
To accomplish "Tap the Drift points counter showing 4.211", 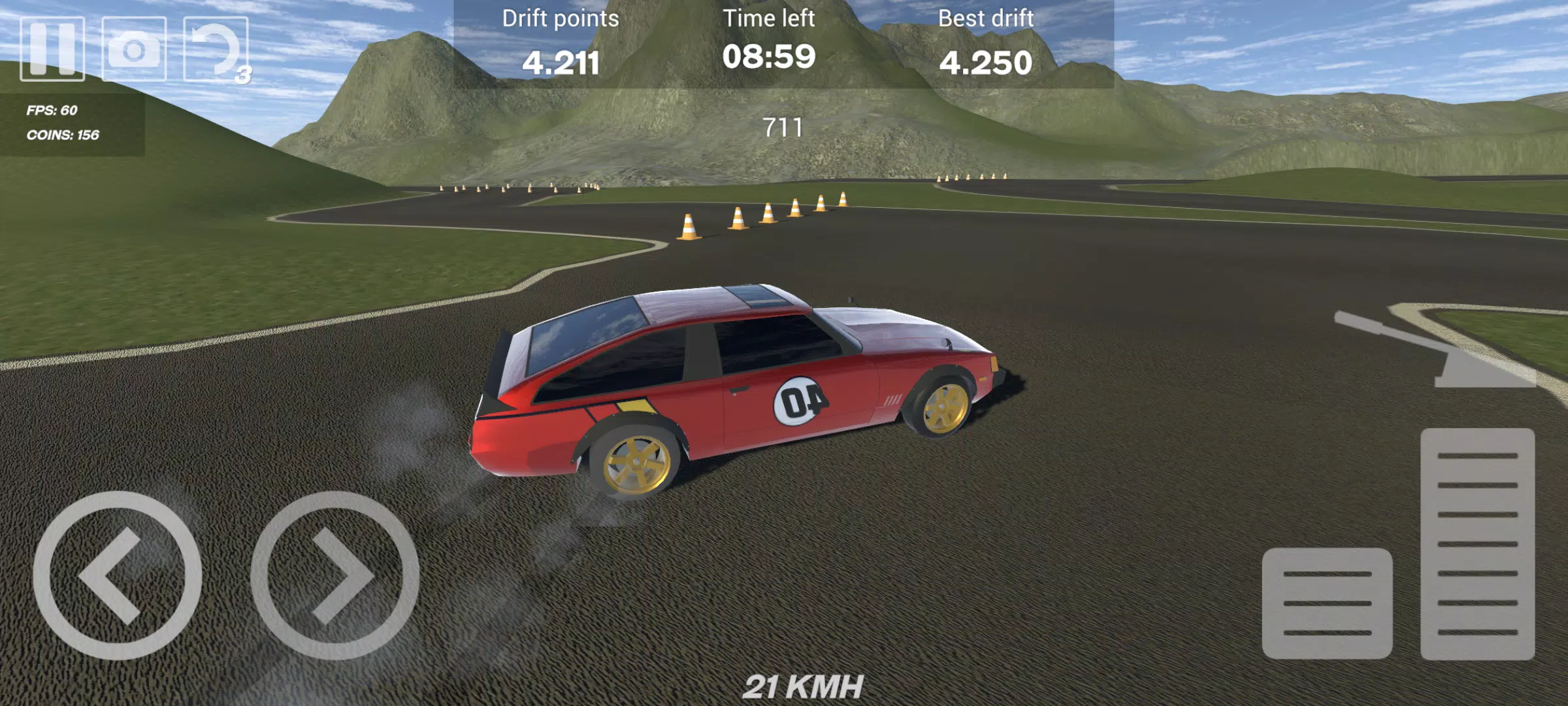I will pyautogui.click(x=561, y=61).
